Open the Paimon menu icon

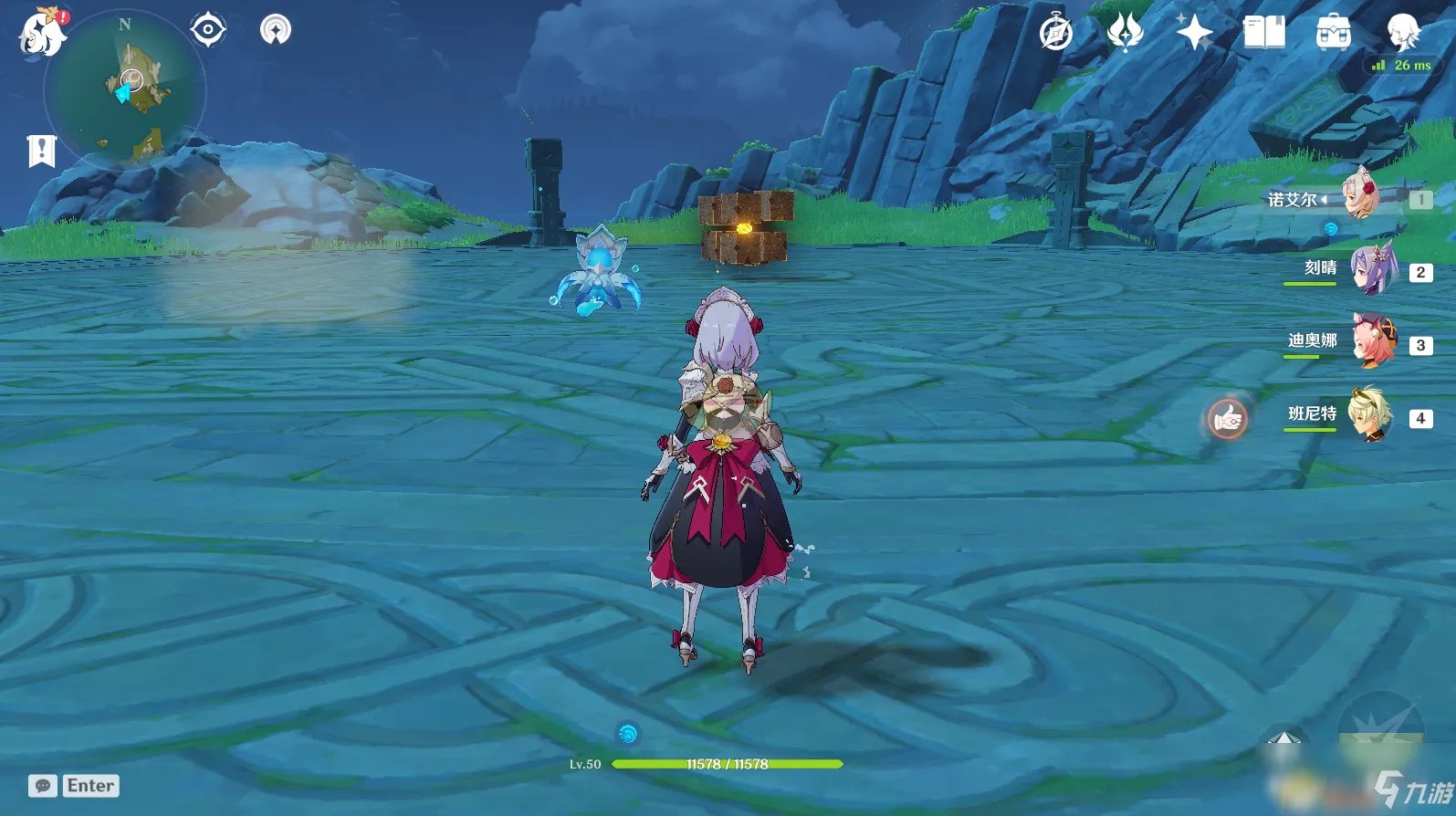coord(41,34)
